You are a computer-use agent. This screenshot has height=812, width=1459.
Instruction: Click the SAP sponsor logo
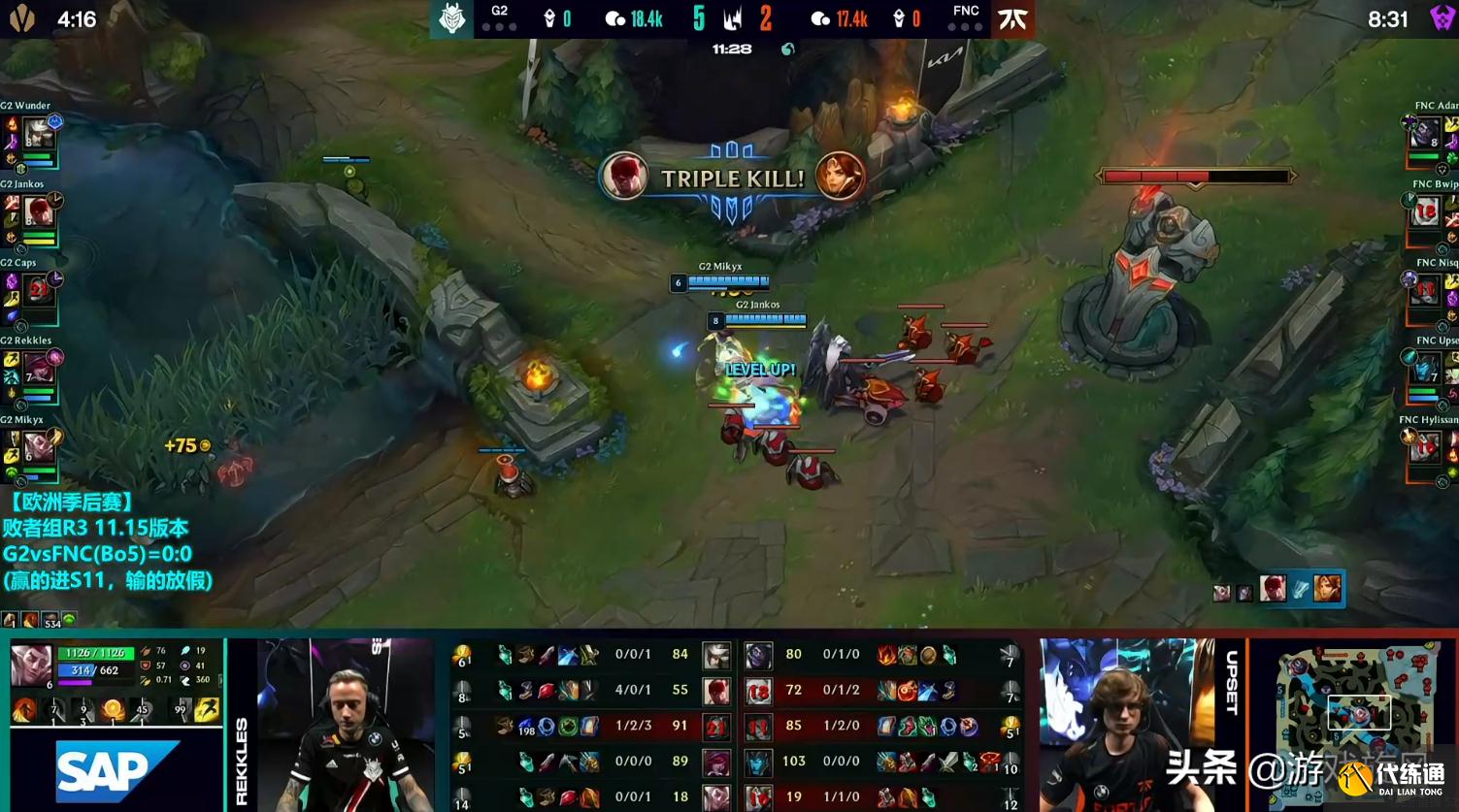(x=116, y=770)
